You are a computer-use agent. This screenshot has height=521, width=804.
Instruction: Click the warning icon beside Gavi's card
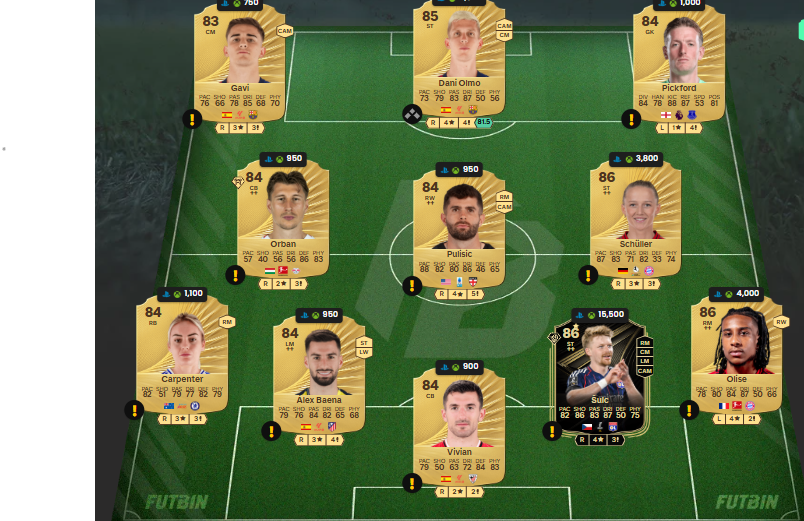tap(192, 120)
